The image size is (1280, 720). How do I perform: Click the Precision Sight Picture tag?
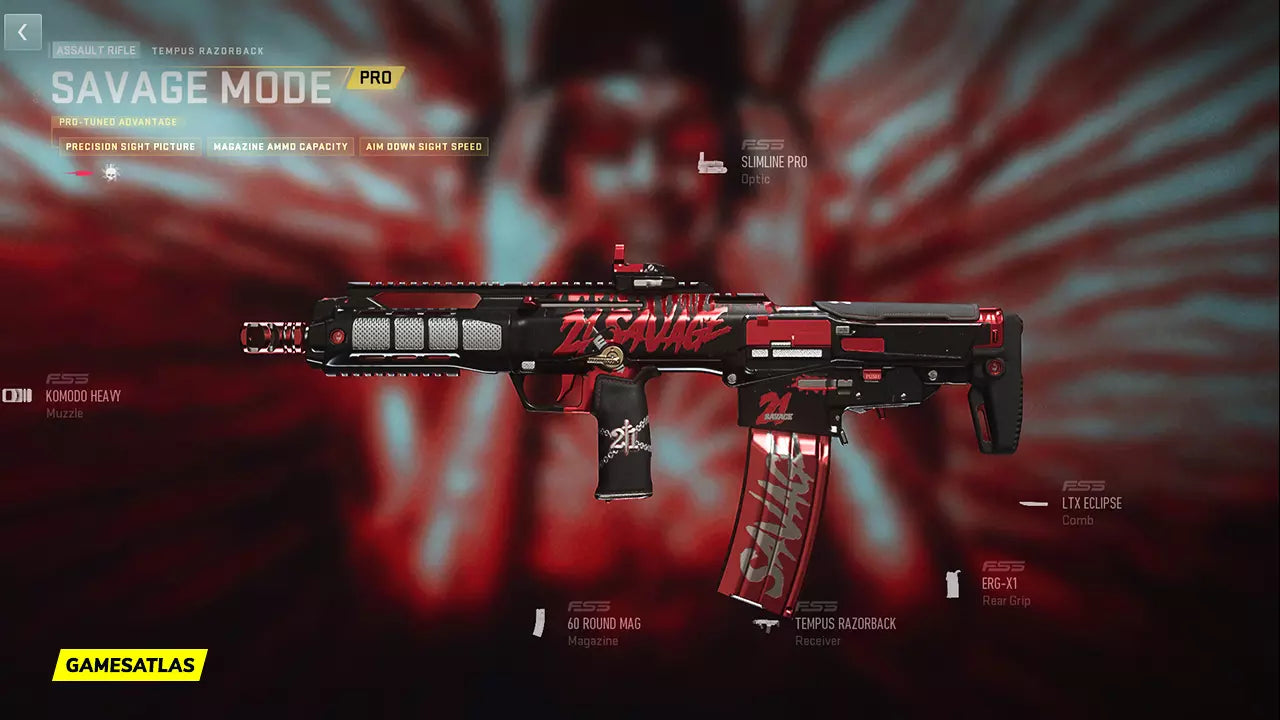130,147
